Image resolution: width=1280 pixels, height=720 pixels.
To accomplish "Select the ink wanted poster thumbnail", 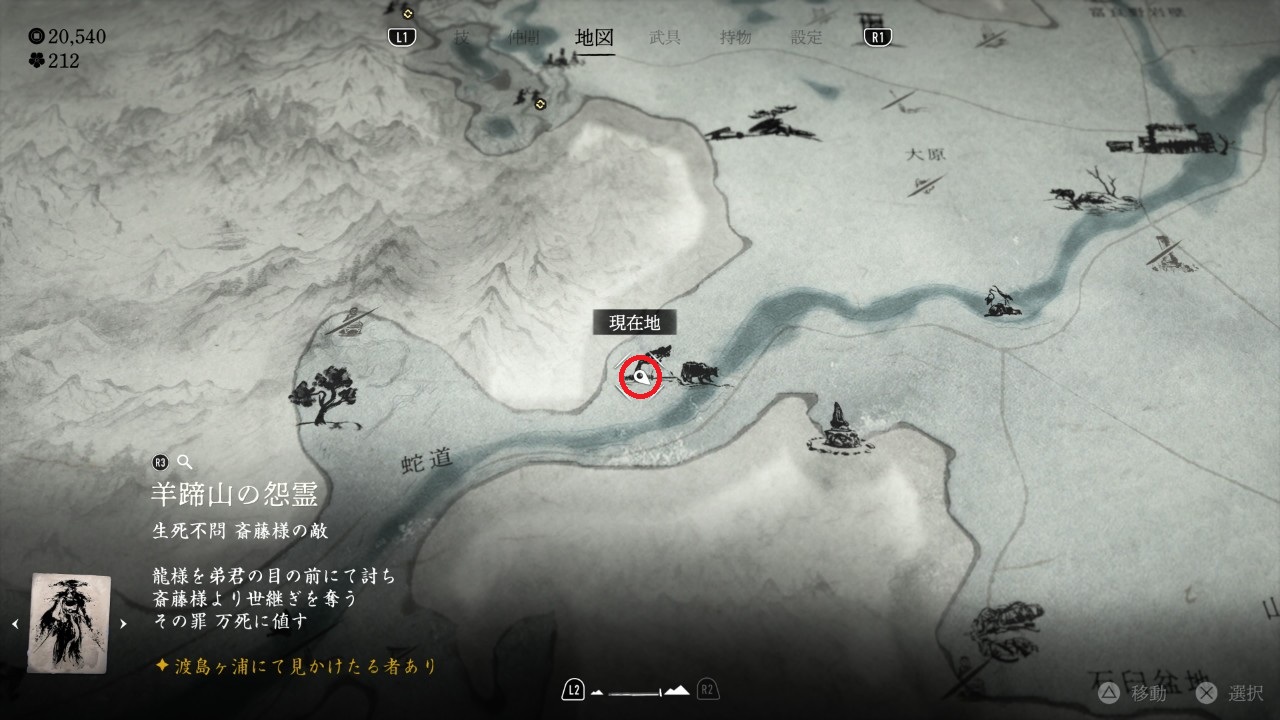I will point(68,622).
